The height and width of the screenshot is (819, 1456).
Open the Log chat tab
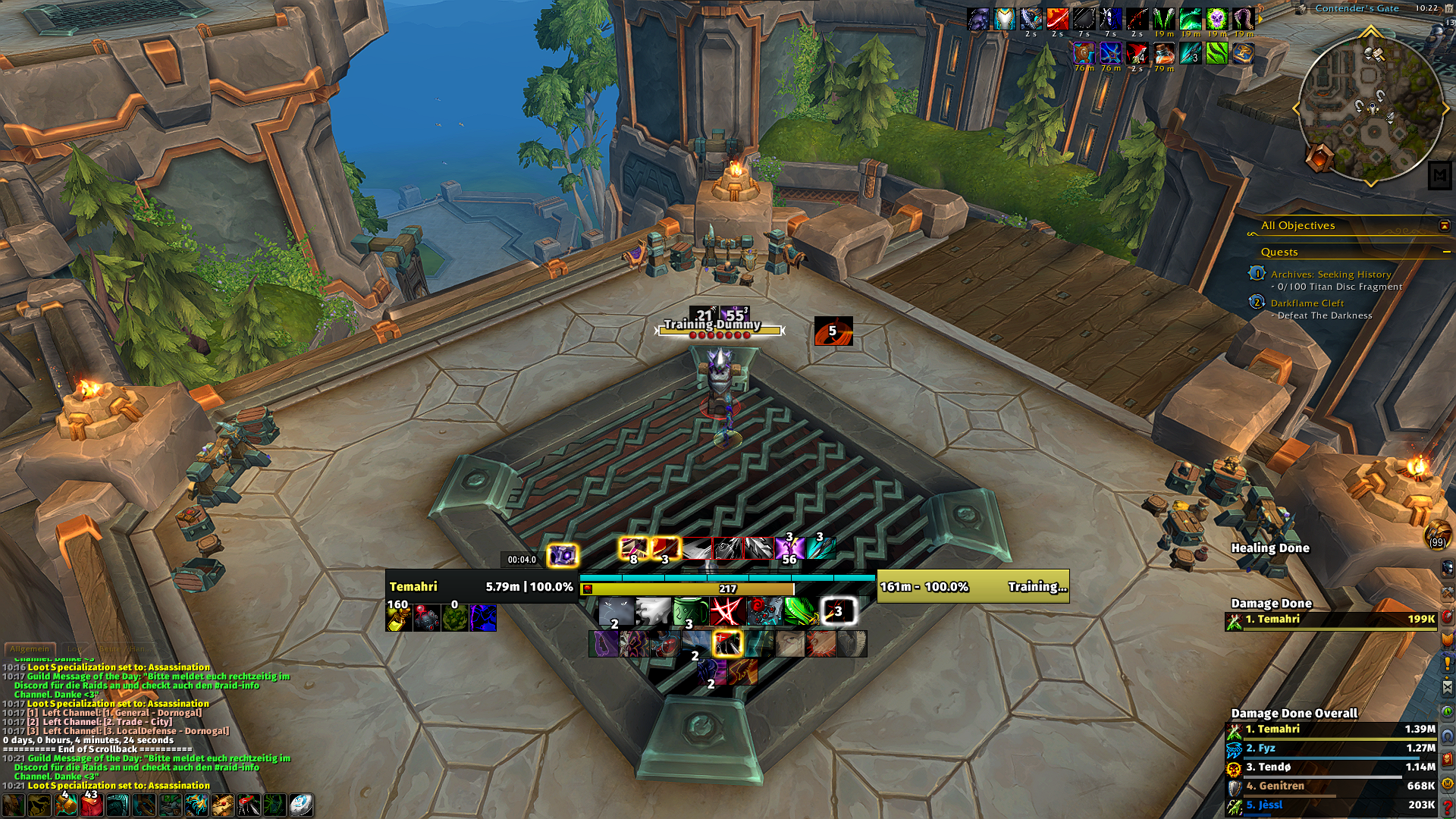click(74, 649)
